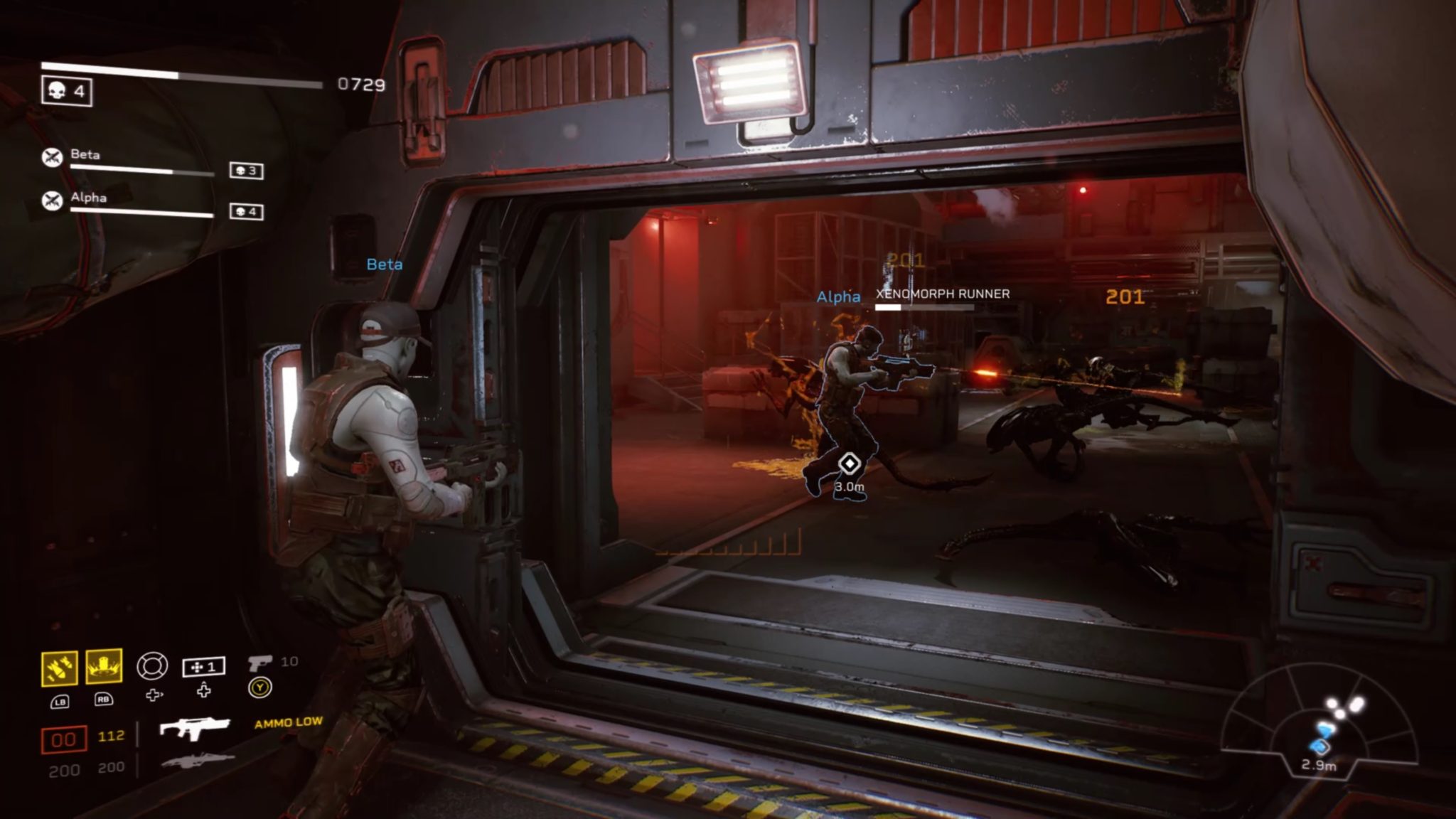This screenshot has height=819, width=1456.
Task: Open the circular item wheel icon
Action: tap(152, 666)
